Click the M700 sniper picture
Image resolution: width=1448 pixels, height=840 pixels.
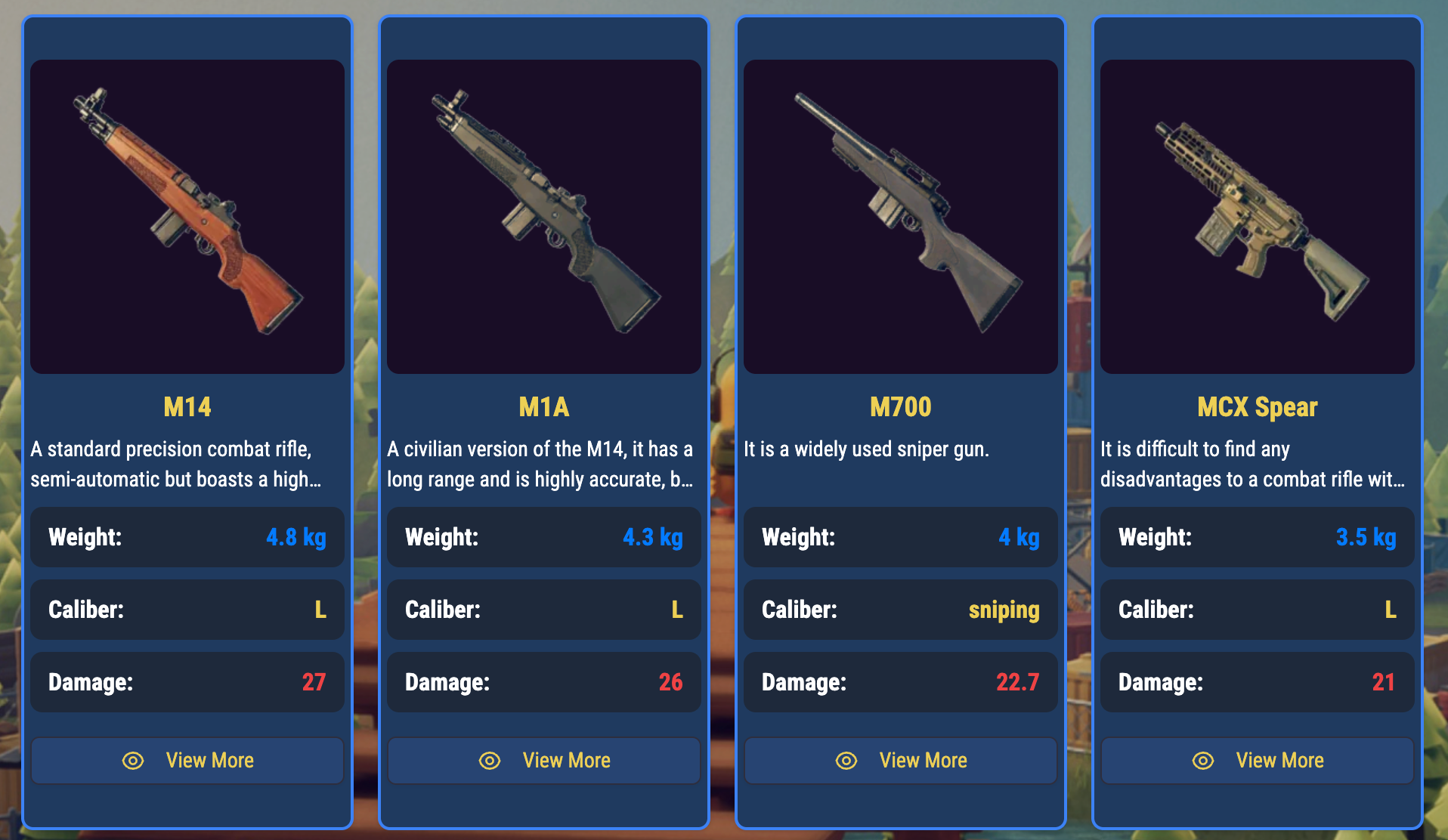point(901,217)
